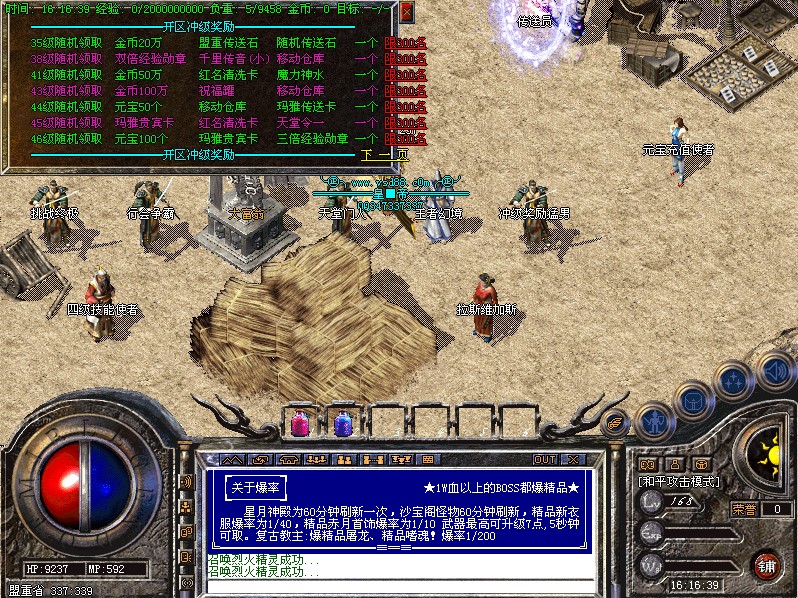The width and height of the screenshot is (798, 598).
Task: Use the blue potion in the belt slot
Action: 342,423
